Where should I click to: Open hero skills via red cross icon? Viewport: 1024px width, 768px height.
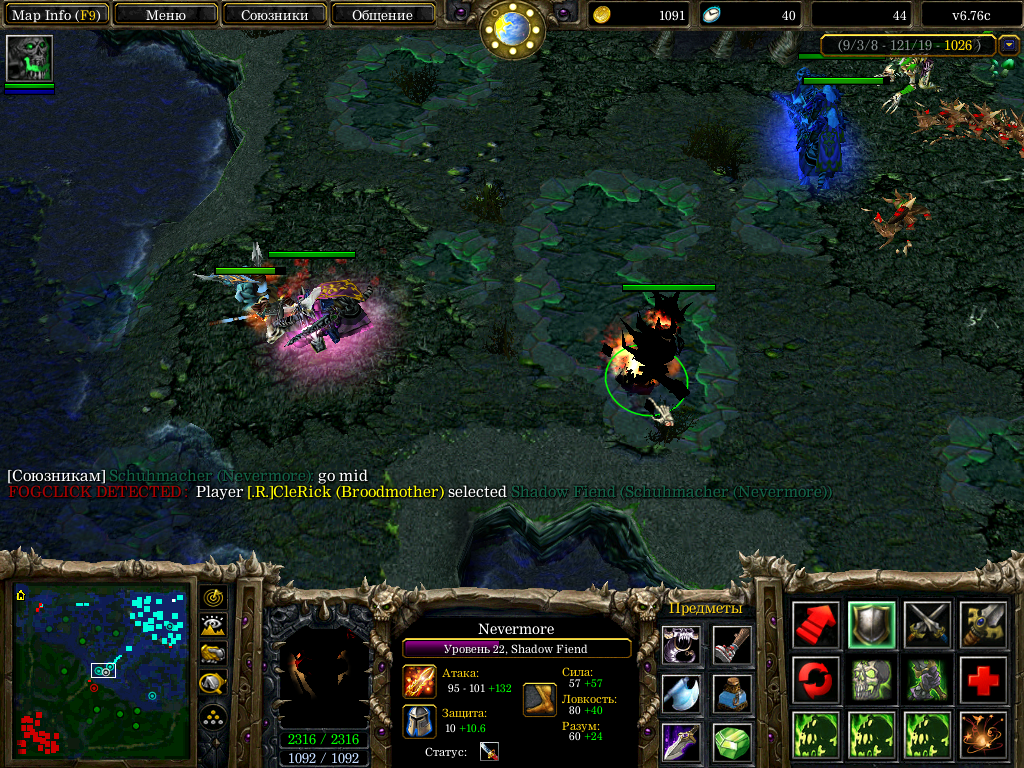(x=983, y=680)
